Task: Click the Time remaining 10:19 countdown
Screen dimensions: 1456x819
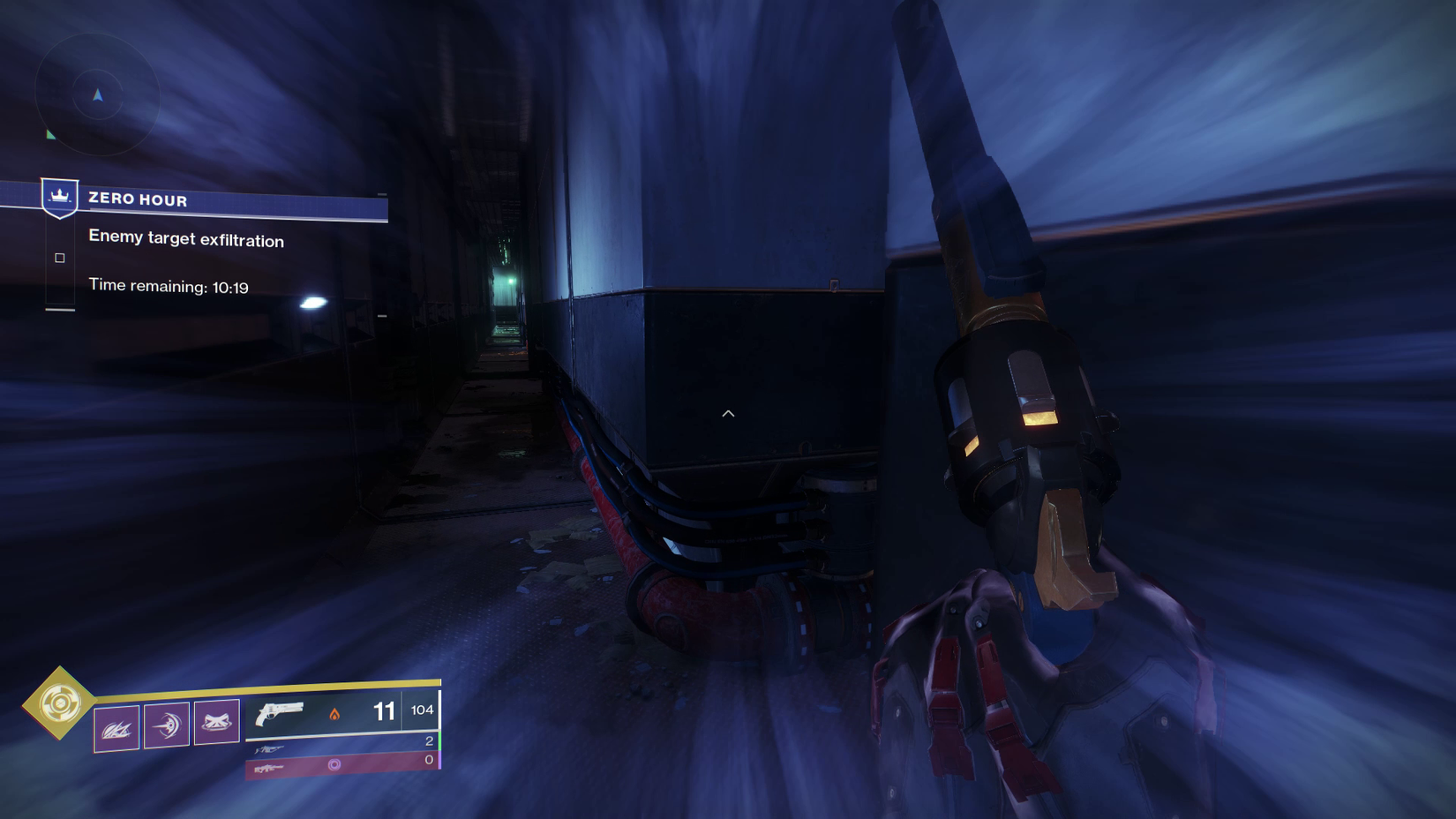Action: (168, 285)
